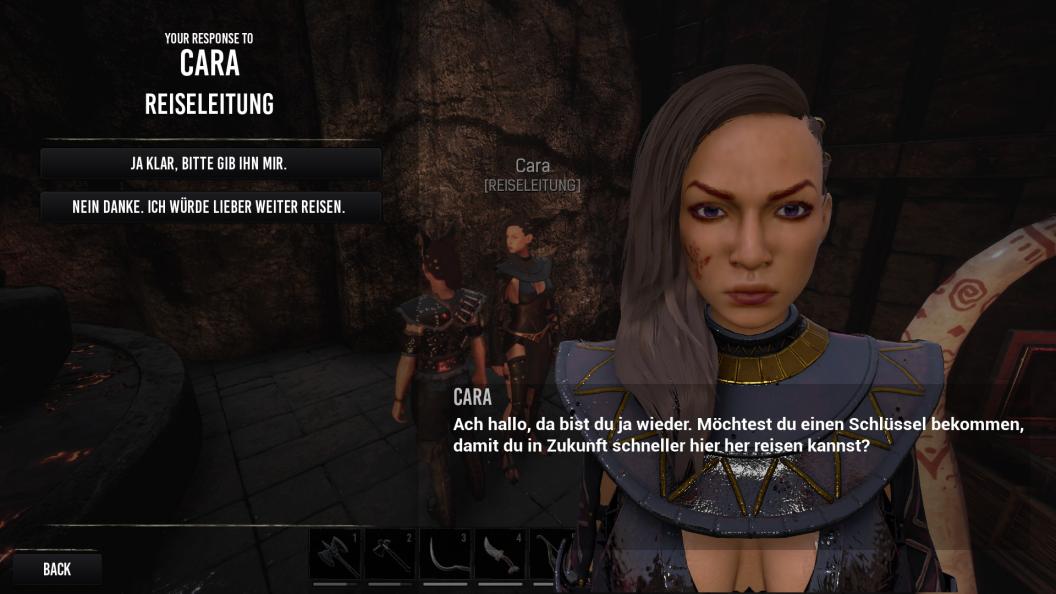The width and height of the screenshot is (1056, 594).
Task: Choose the curved dagger in hotbar slot 4
Action: coord(499,554)
